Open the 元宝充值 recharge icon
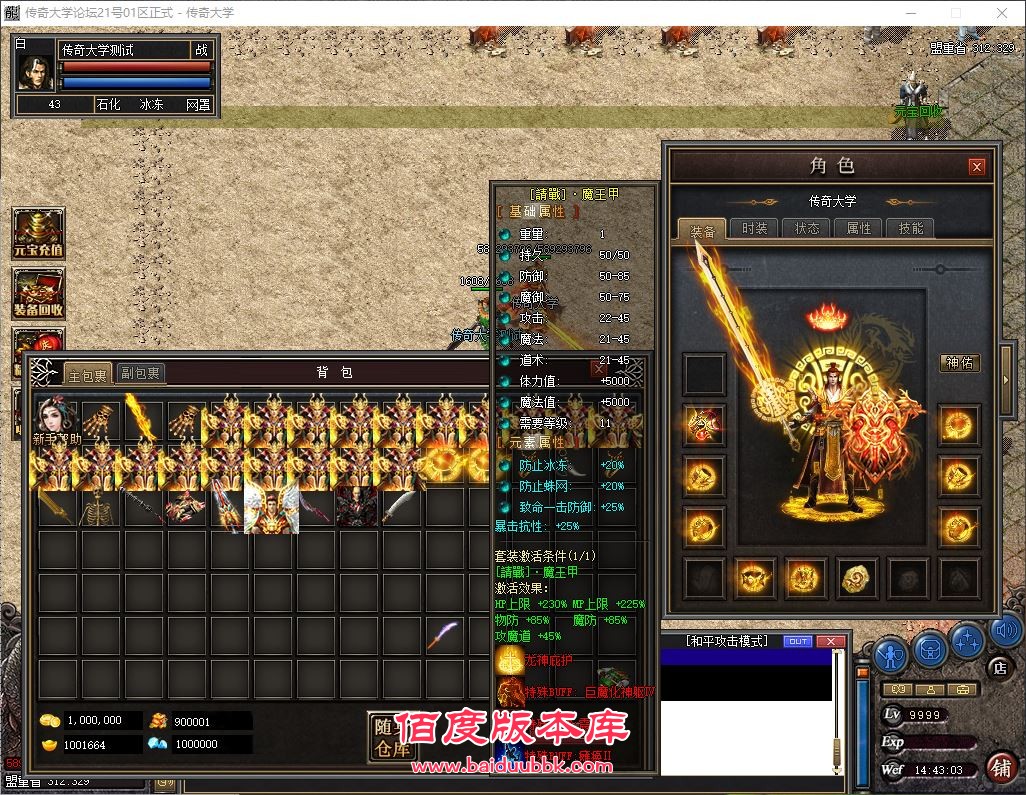Viewport: 1026px width, 795px height. pos(38,233)
